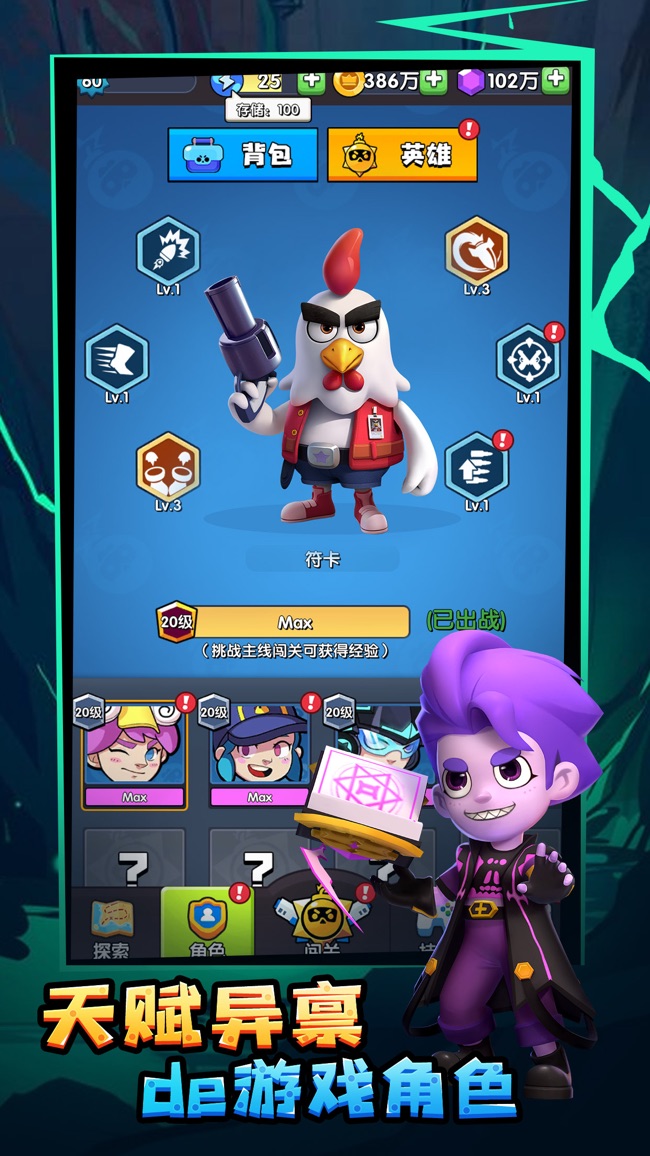
Task: Buy gems via the 102万 plus button
Action: [556, 80]
